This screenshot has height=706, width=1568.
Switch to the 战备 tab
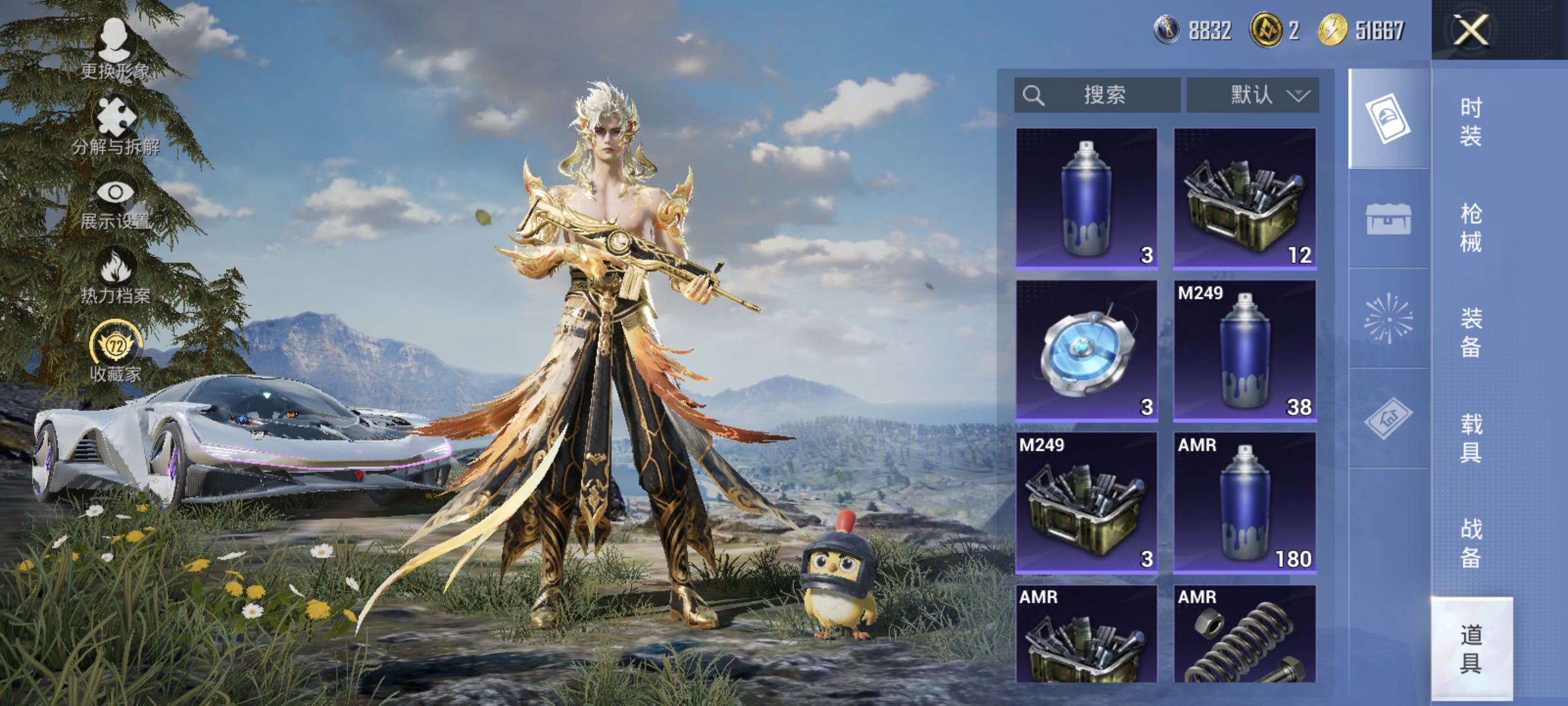point(1471,543)
